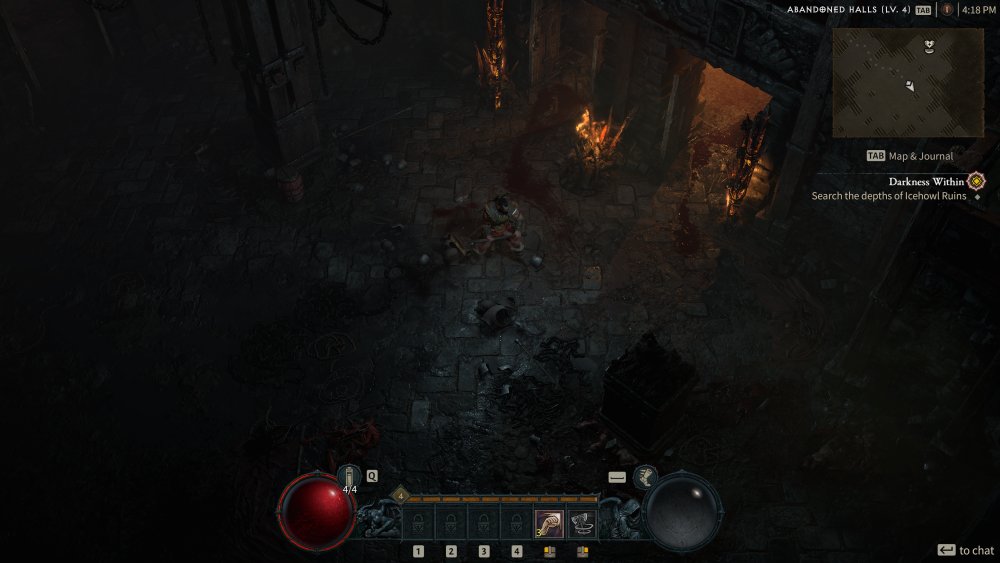1000x563 pixels.
Task: Activate the whirling axe skill slot
Action: [582, 523]
